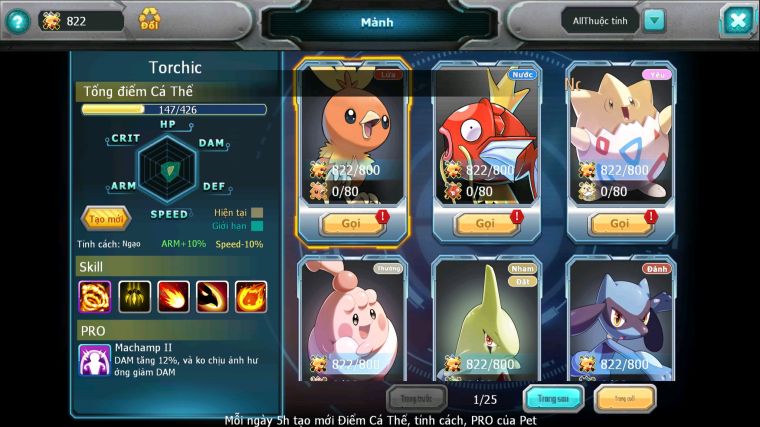Go to the next page with Trang sau

pyautogui.click(x=554, y=399)
